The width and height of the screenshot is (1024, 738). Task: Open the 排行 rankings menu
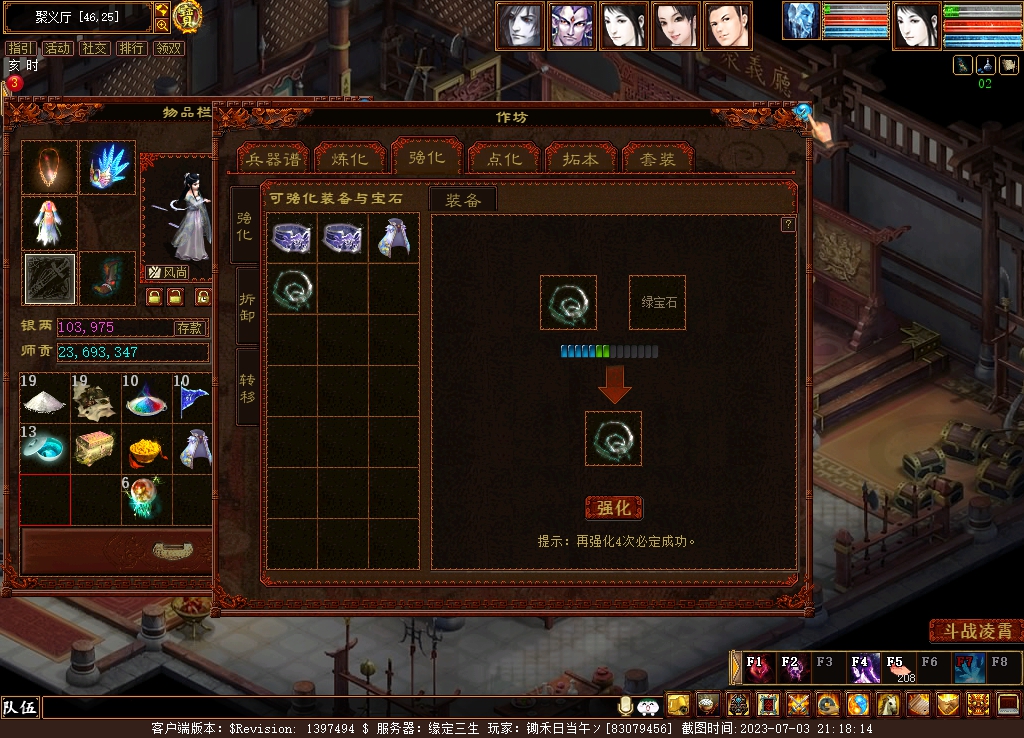(131, 48)
